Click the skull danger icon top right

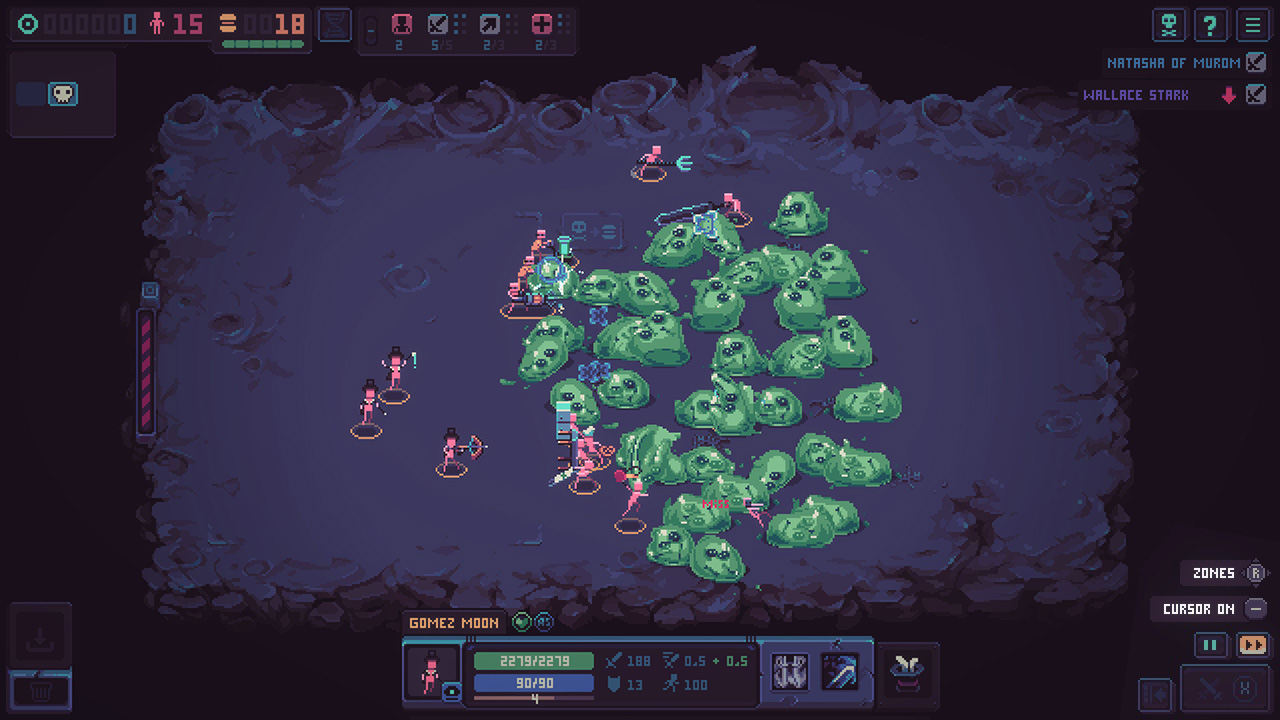click(x=1168, y=25)
